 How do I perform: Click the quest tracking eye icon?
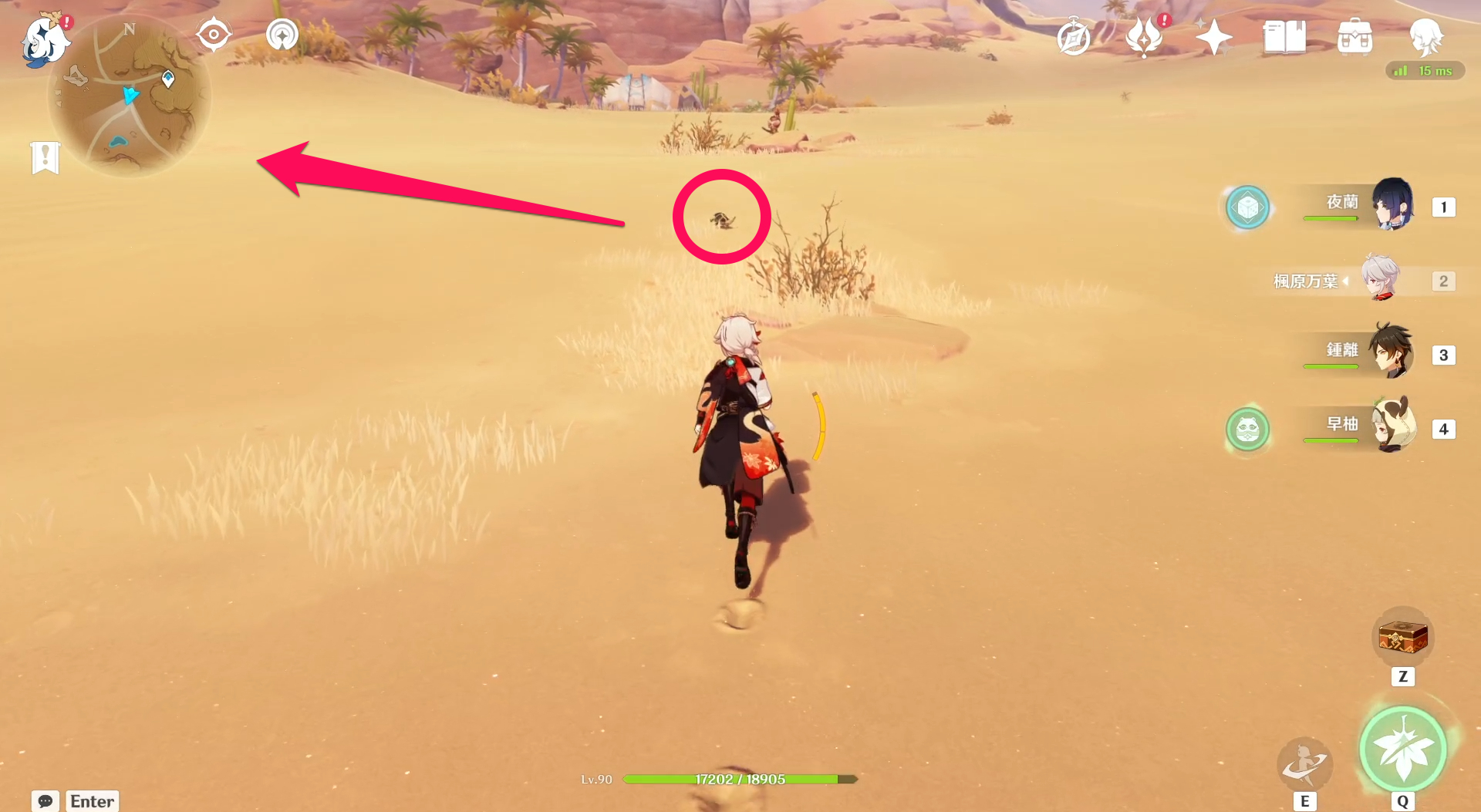pos(214,32)
